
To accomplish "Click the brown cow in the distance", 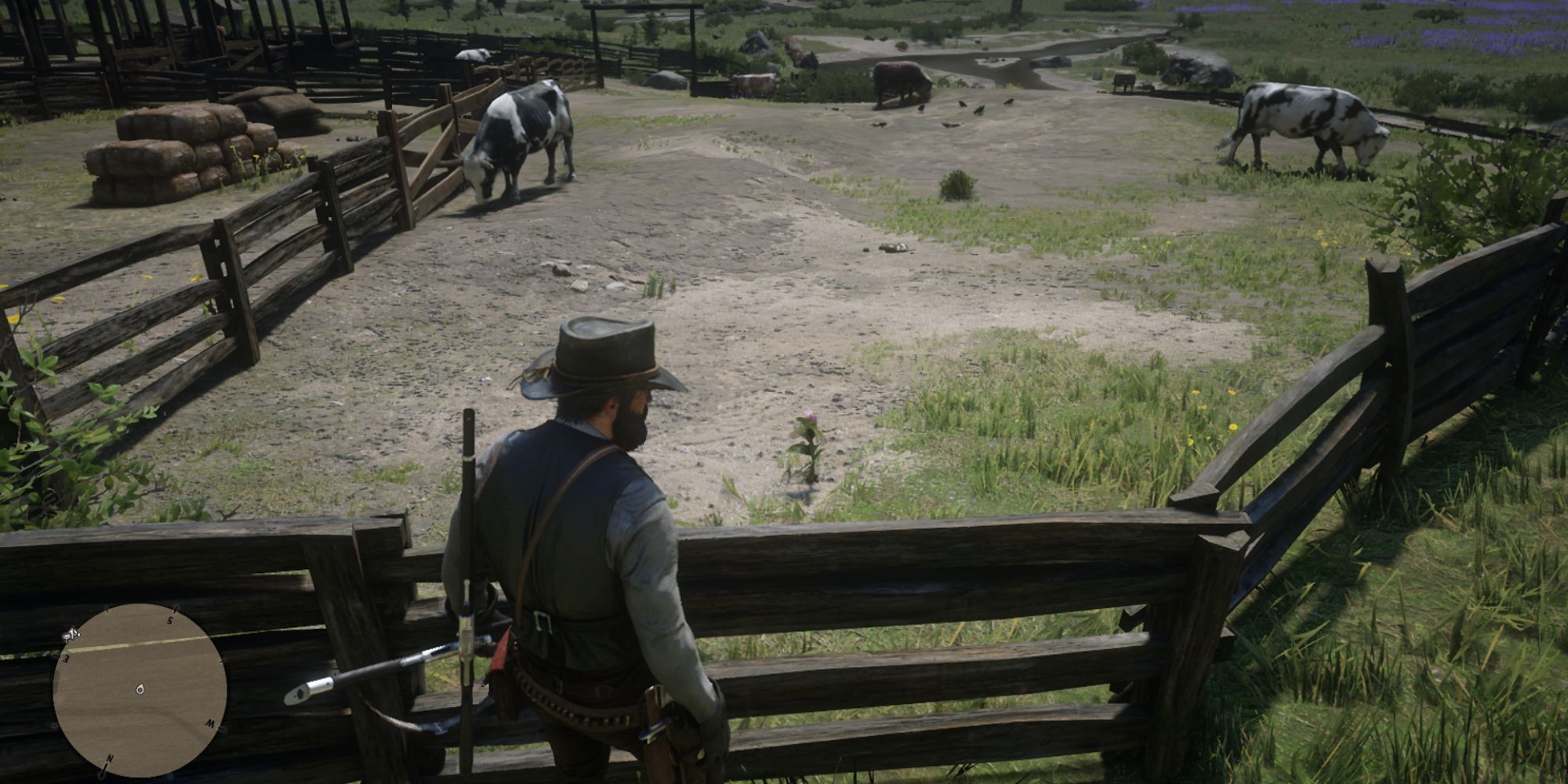I will (x=902, y=74).
